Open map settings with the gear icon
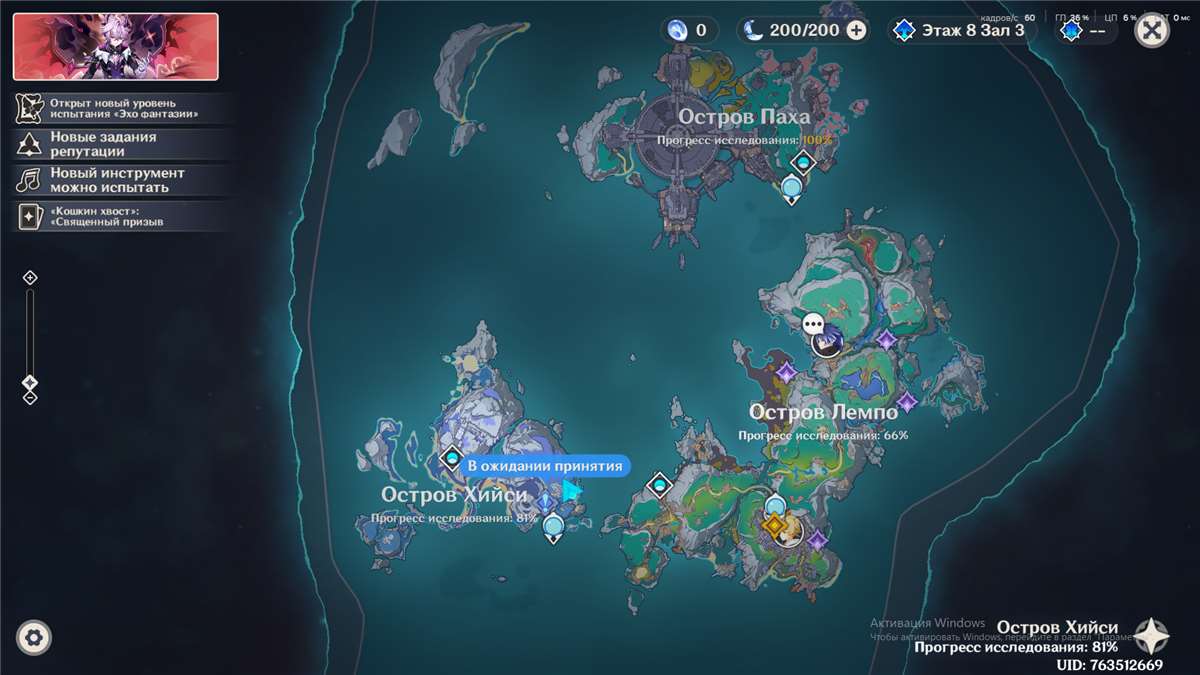1200x675 pixels. pos(34,637)
